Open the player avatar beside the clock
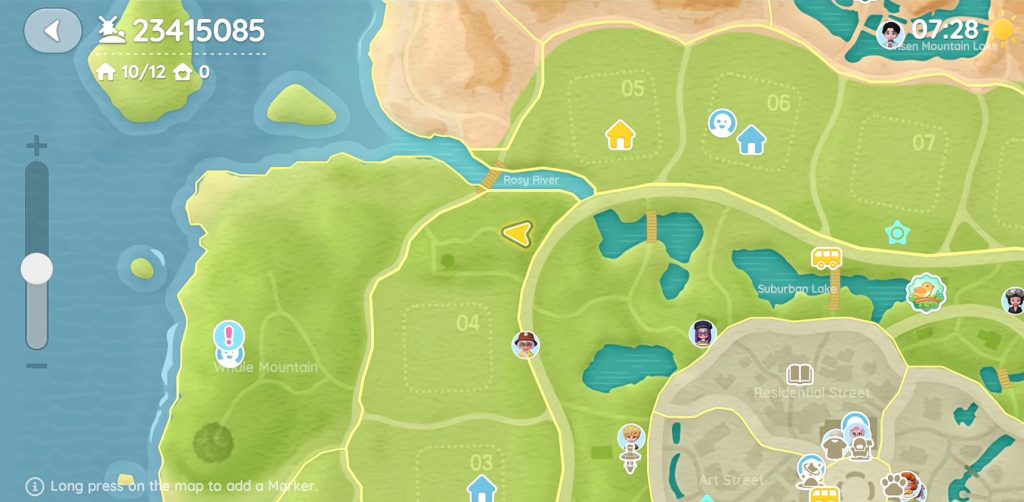 890,33
